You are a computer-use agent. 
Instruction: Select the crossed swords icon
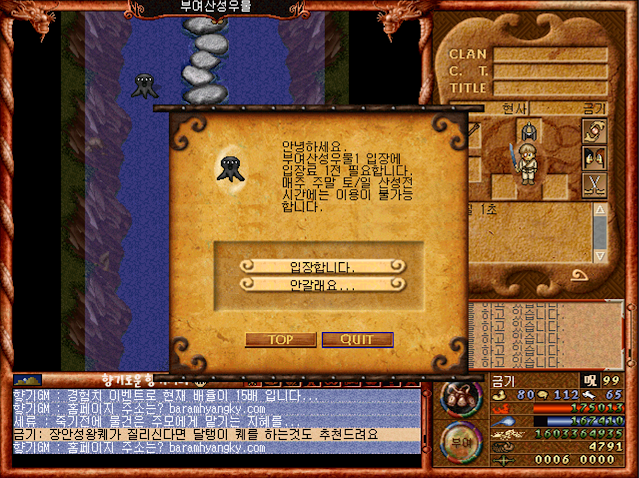click(x=594, y=183)
